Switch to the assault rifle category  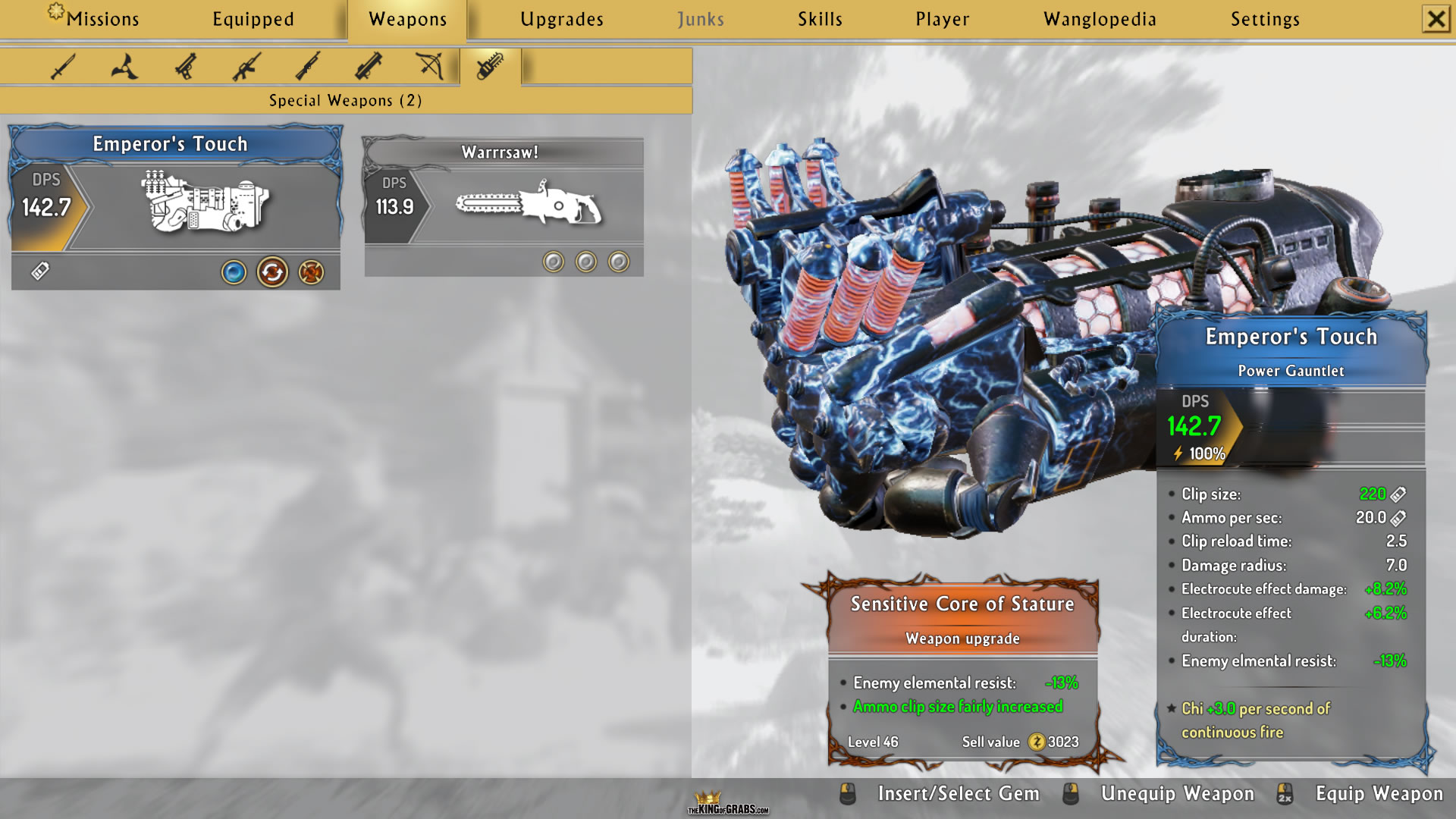(x=246, y=67)
